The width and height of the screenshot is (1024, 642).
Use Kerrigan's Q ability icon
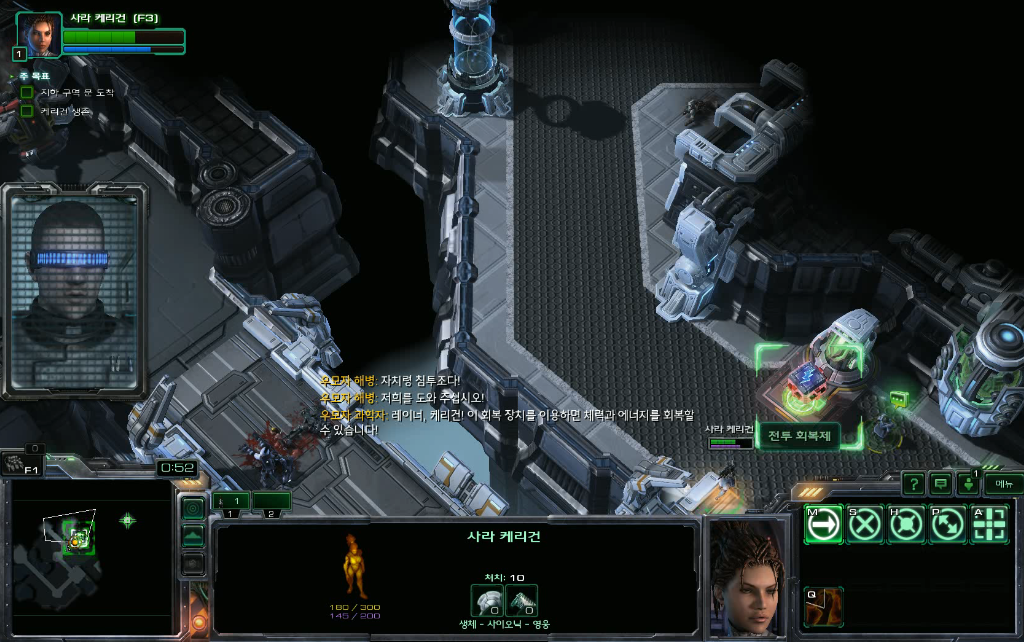[823, 607]
